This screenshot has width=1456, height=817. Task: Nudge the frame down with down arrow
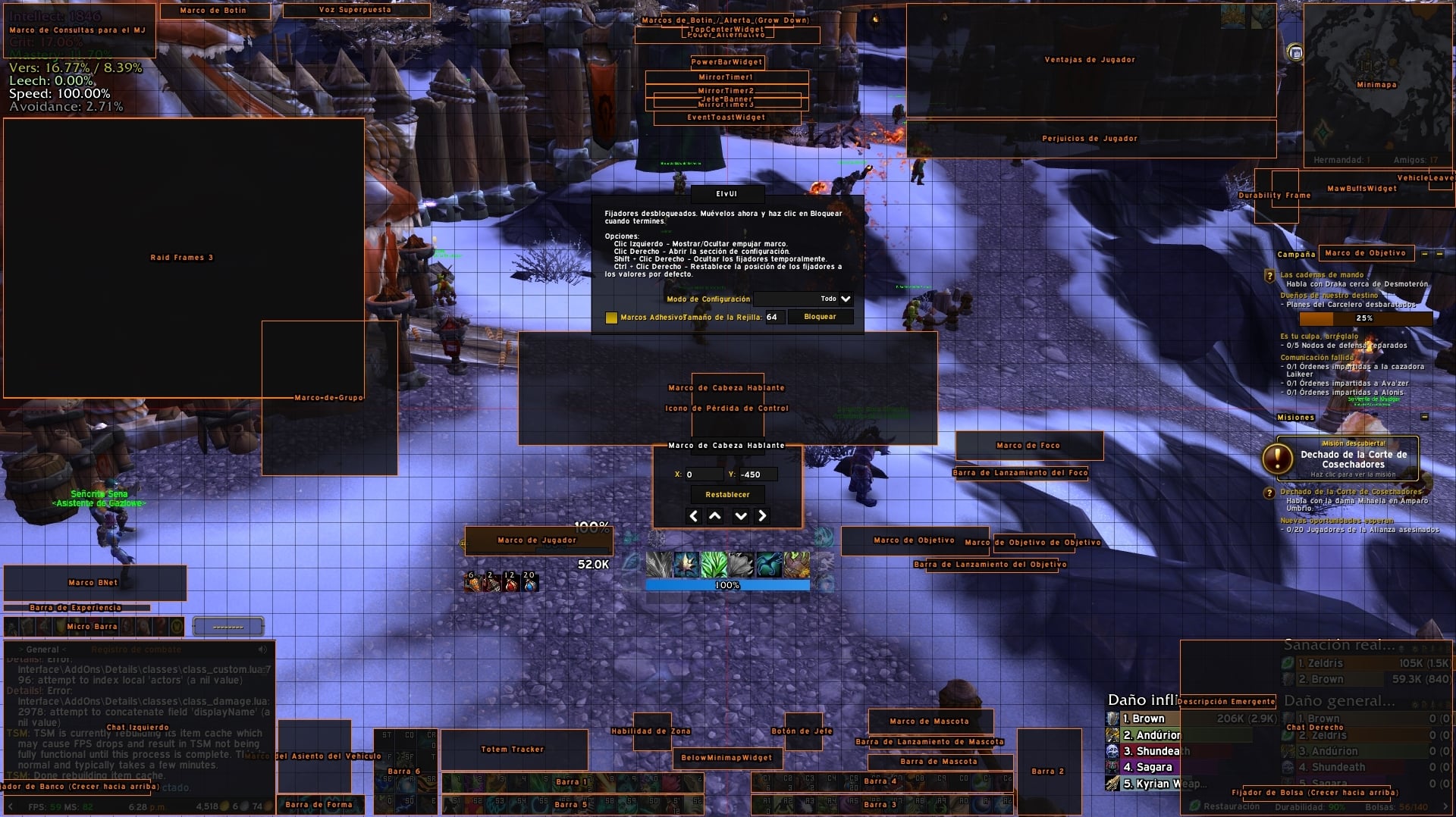coord(741,516)
